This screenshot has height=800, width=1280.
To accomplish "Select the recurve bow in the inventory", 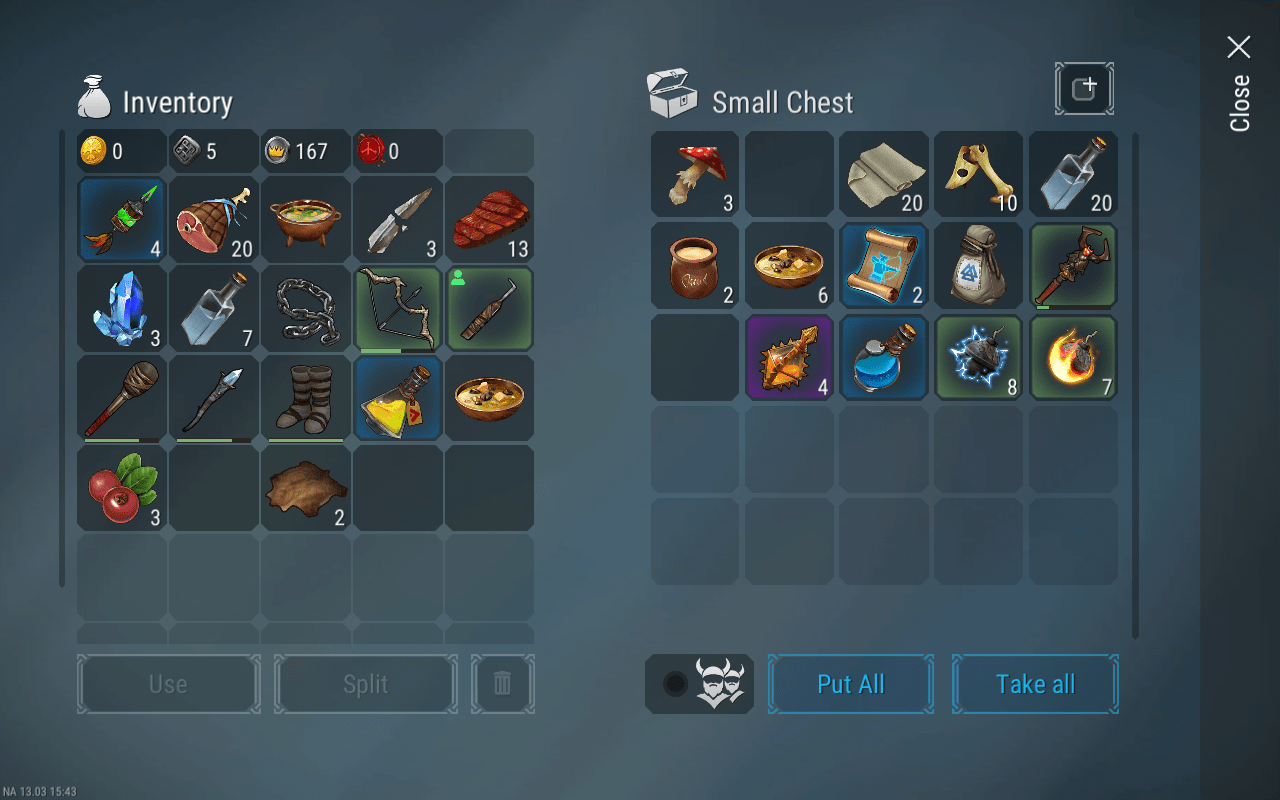I will point(397,309).
